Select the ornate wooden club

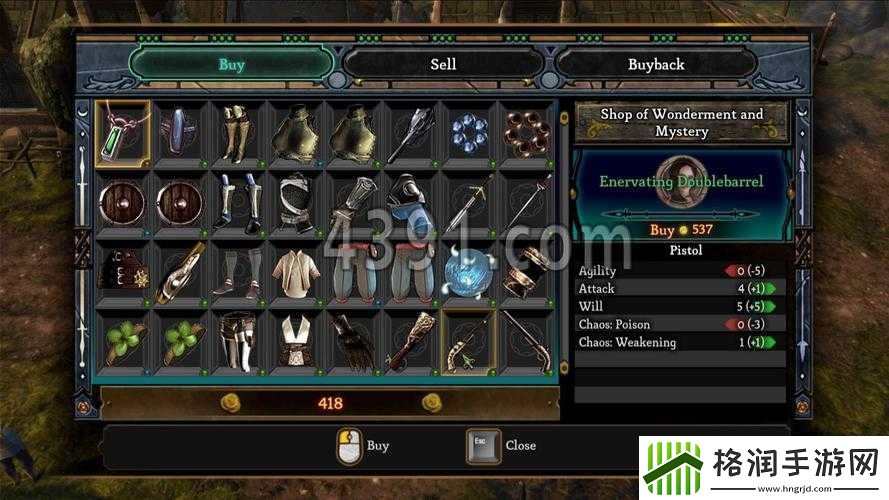[409, 341]
